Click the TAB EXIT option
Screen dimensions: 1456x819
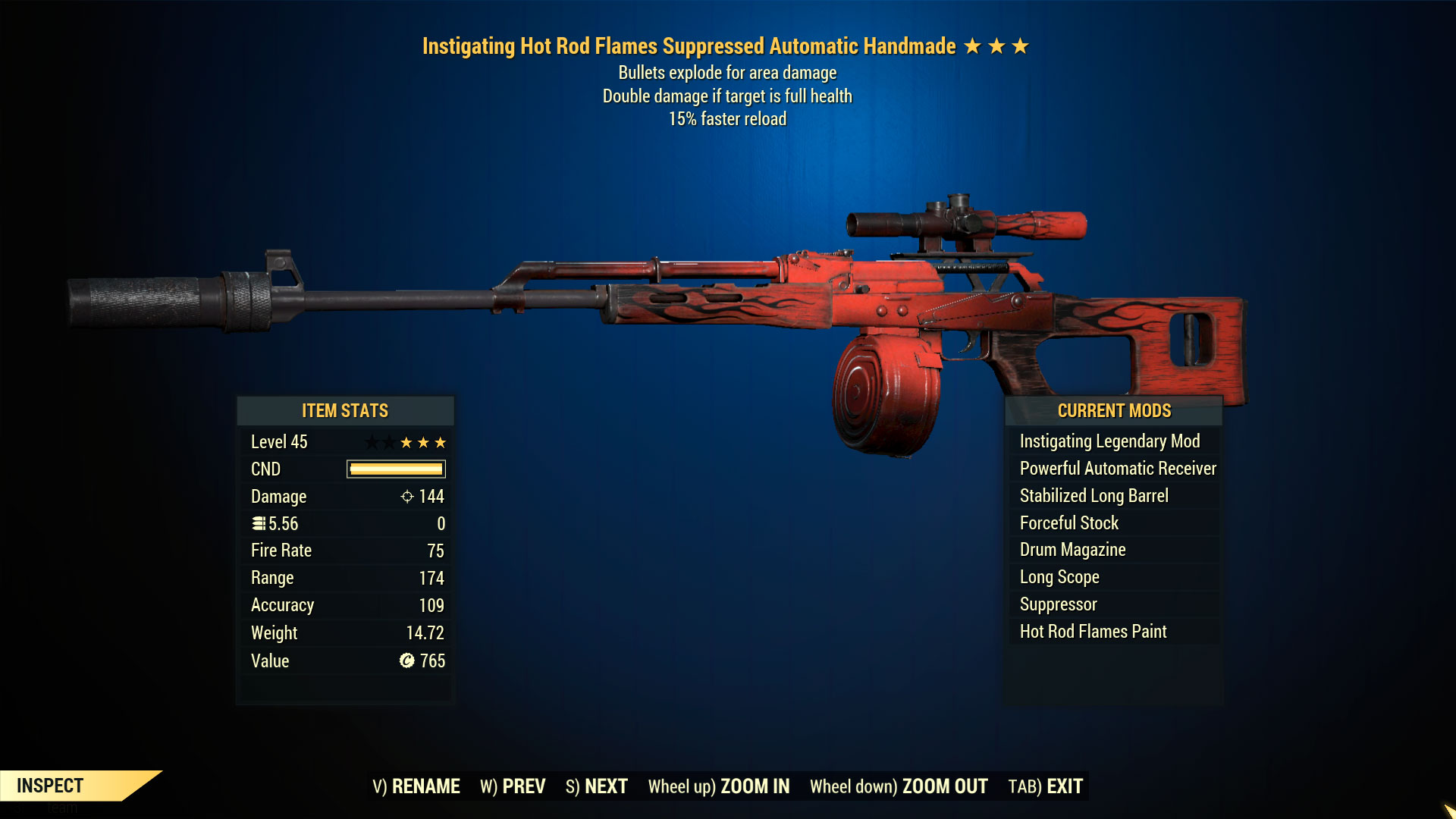1044,786
